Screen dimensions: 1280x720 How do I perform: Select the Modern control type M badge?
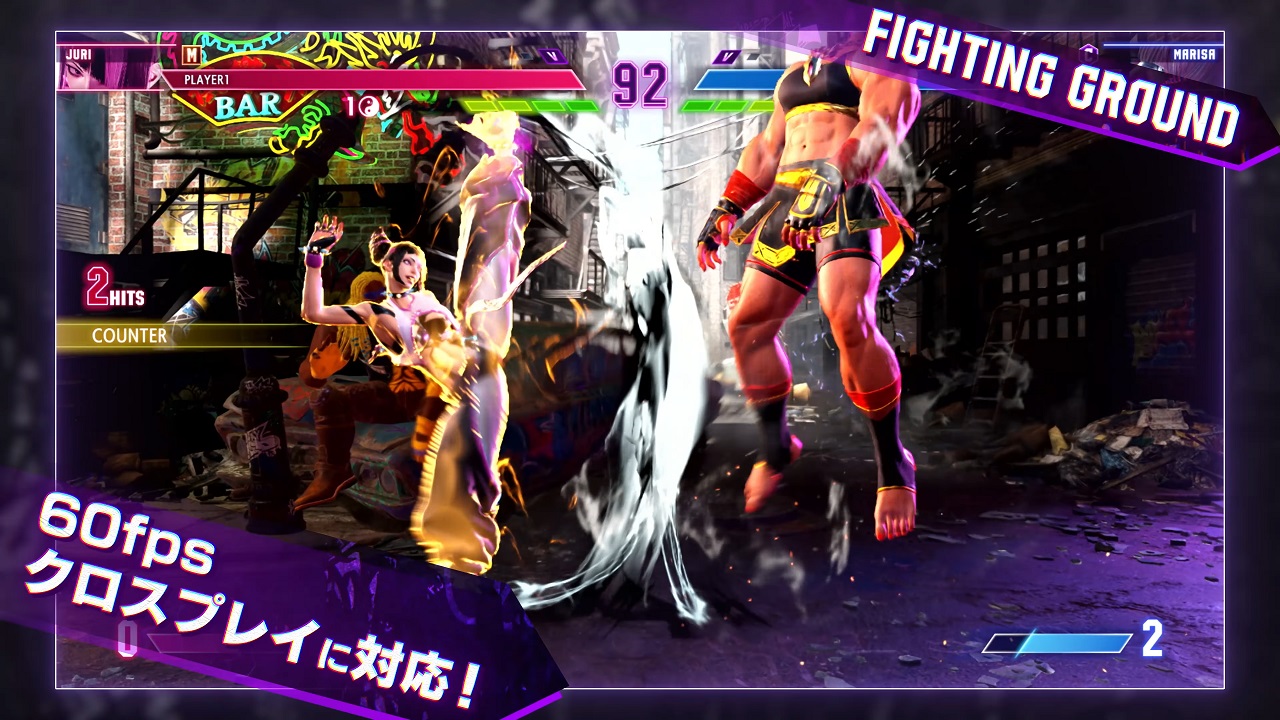pos(192,55)
